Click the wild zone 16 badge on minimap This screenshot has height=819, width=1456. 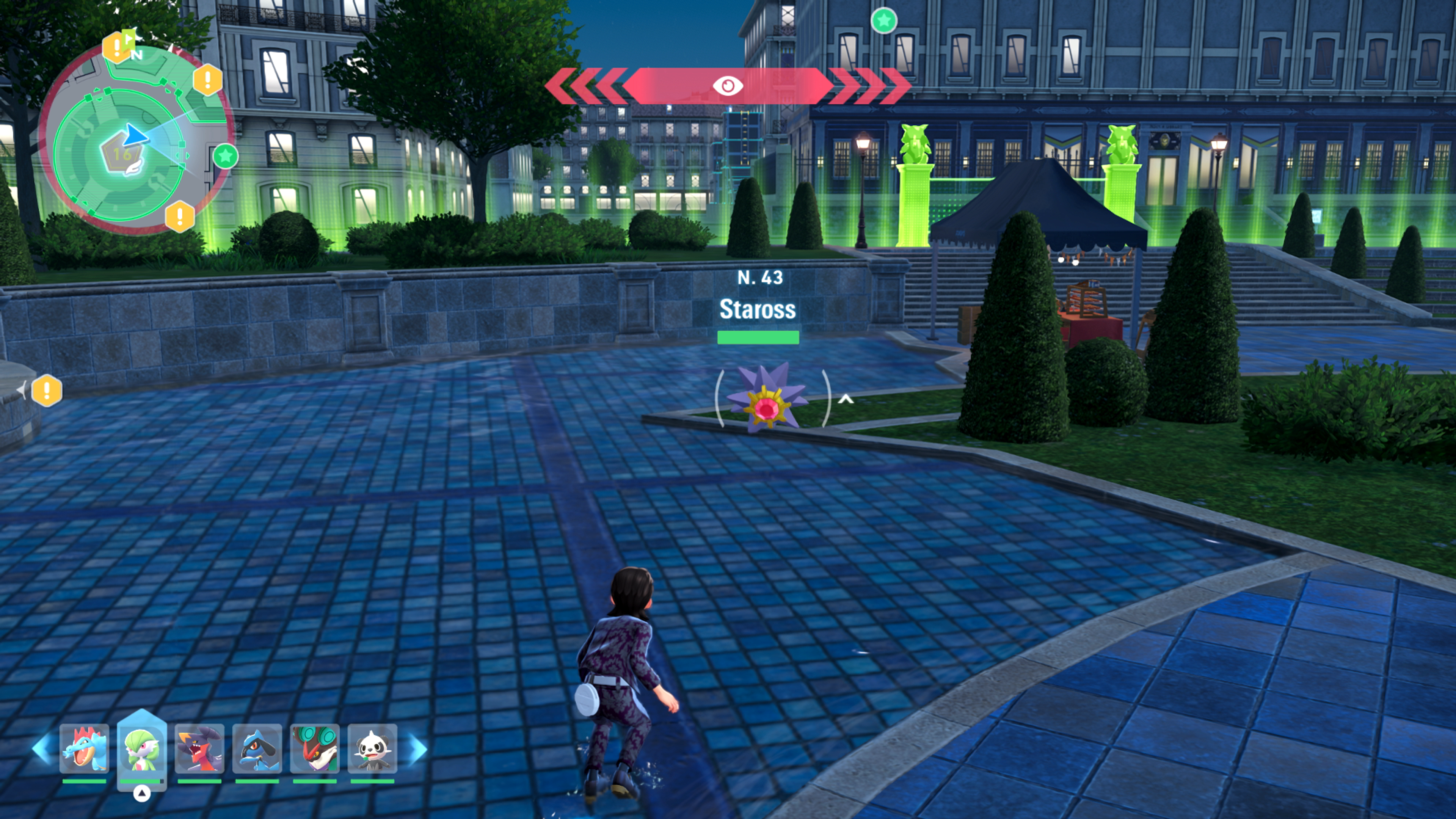pyautogui.click(x=122, y=154)
